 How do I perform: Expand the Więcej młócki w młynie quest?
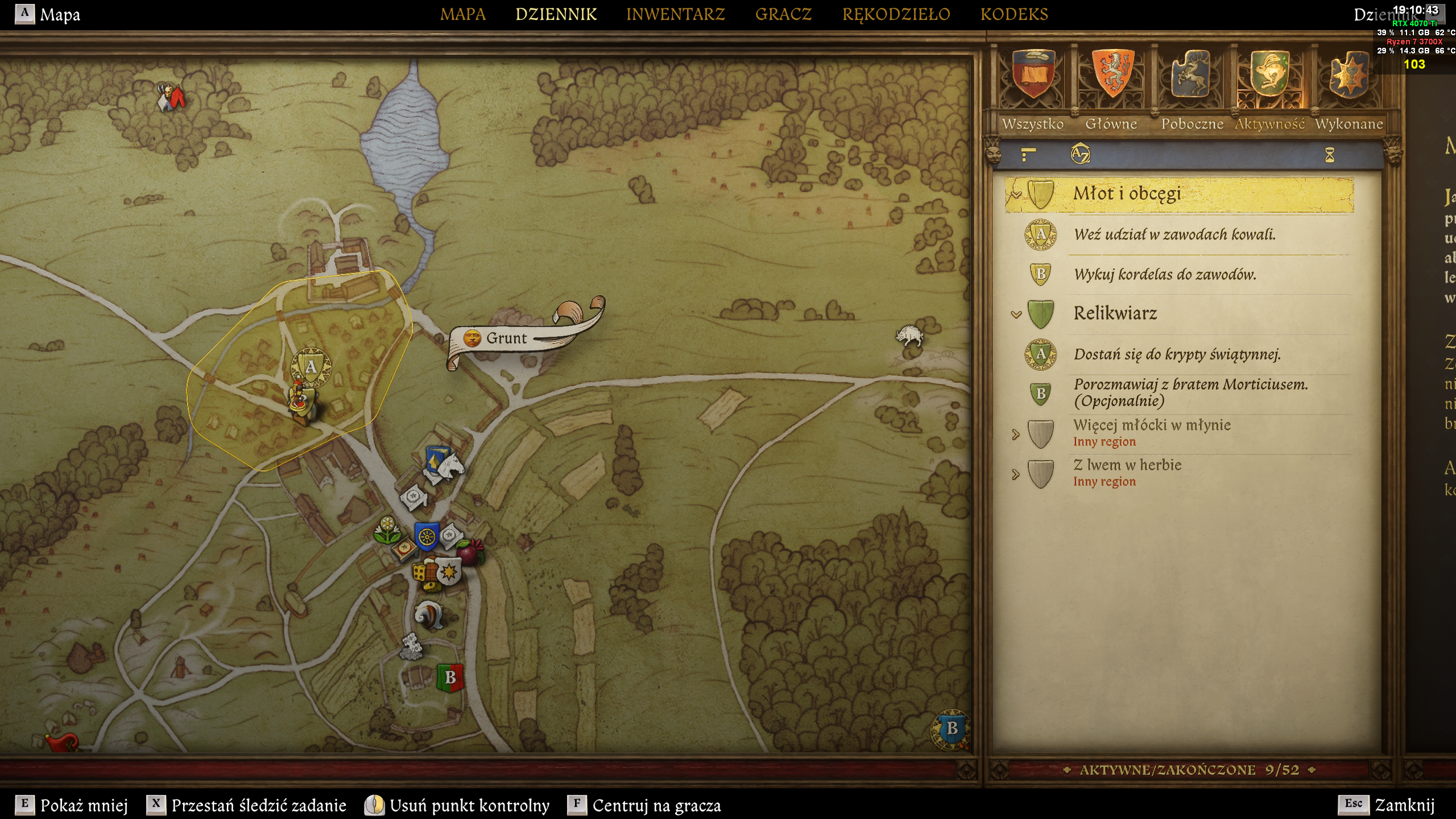click(x=1016, y=435)
